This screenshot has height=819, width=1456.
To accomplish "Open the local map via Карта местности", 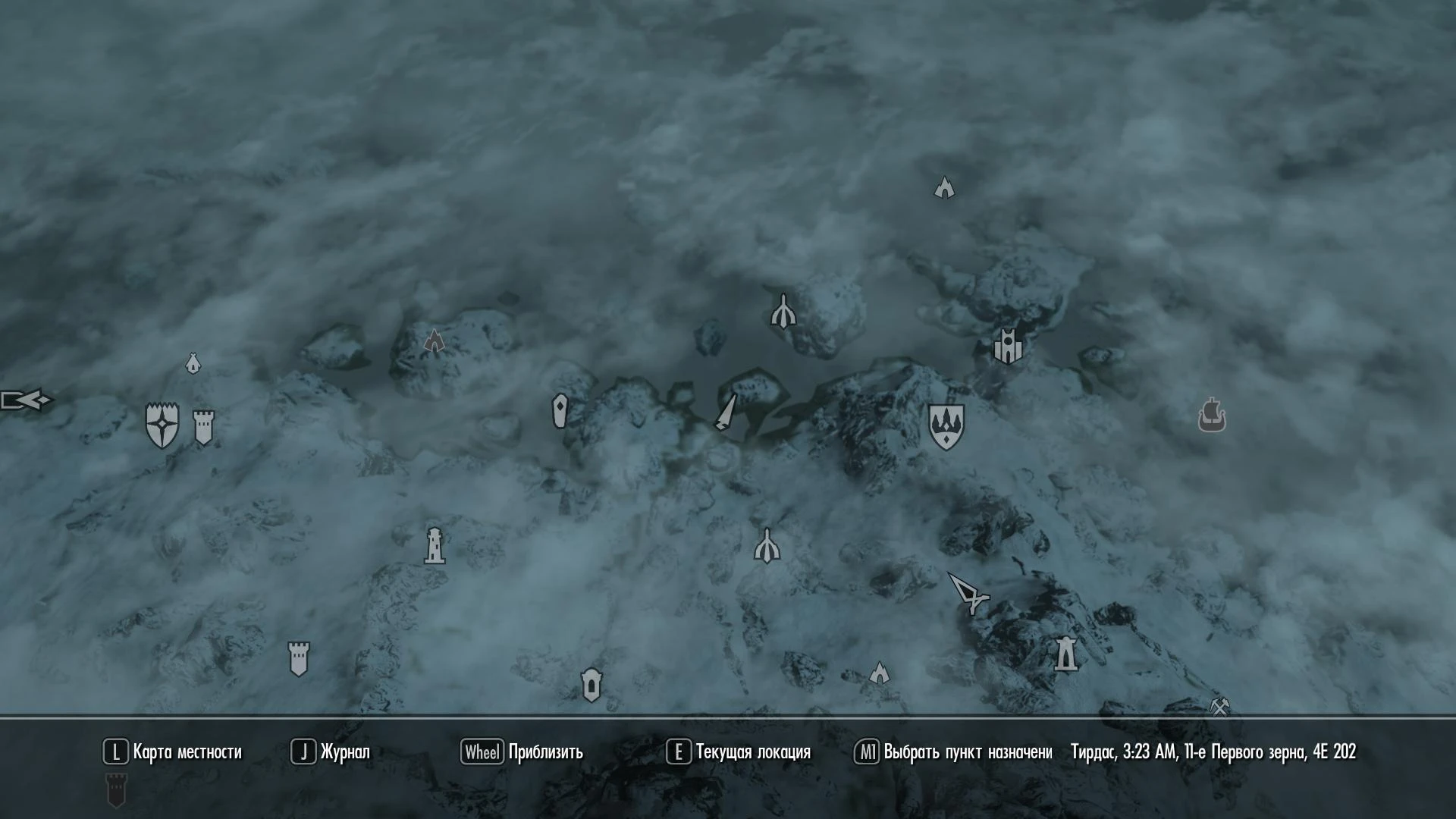I will 185,752.
